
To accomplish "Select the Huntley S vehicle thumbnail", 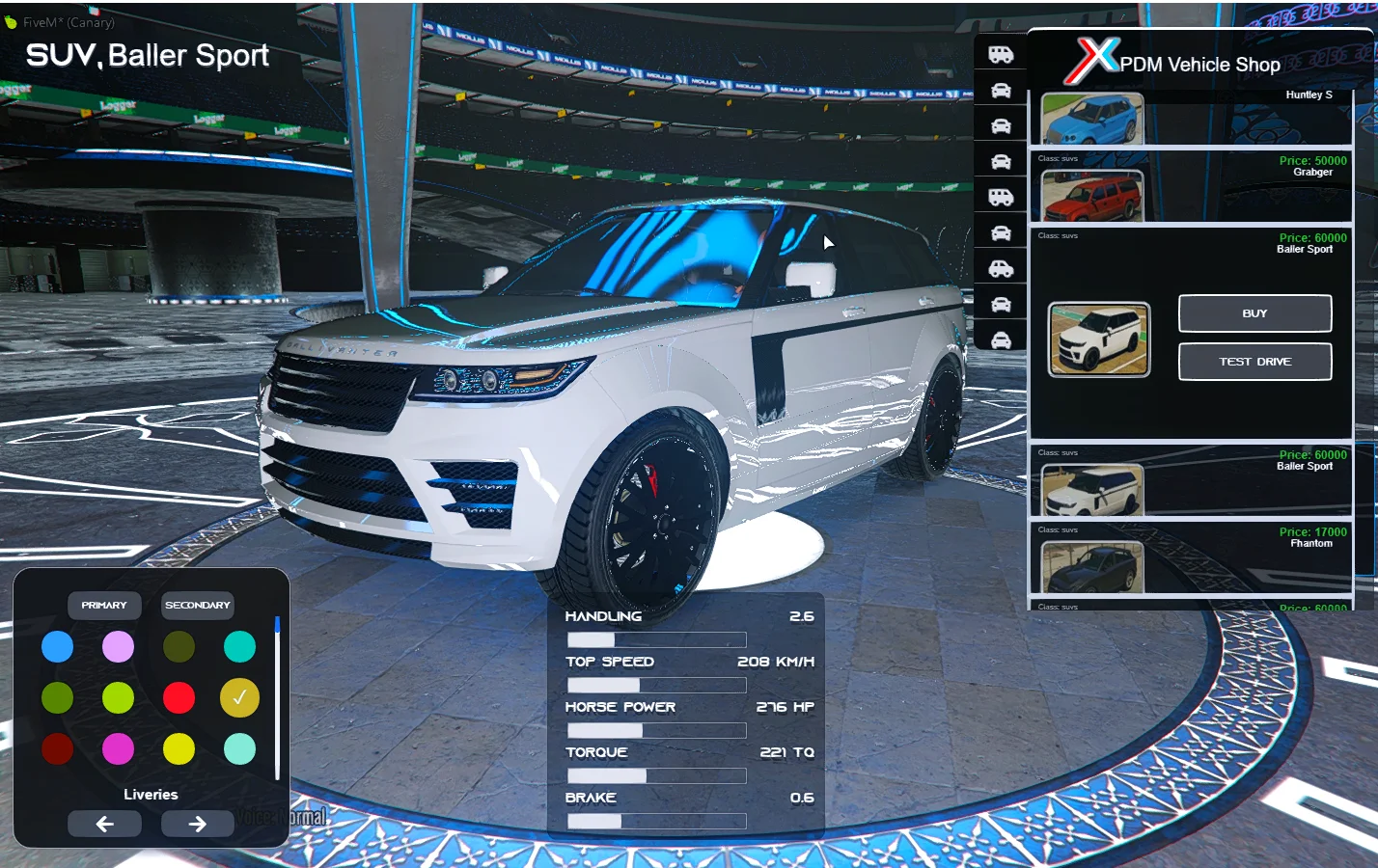I will pyautogui.click(x=1092, y=120).
